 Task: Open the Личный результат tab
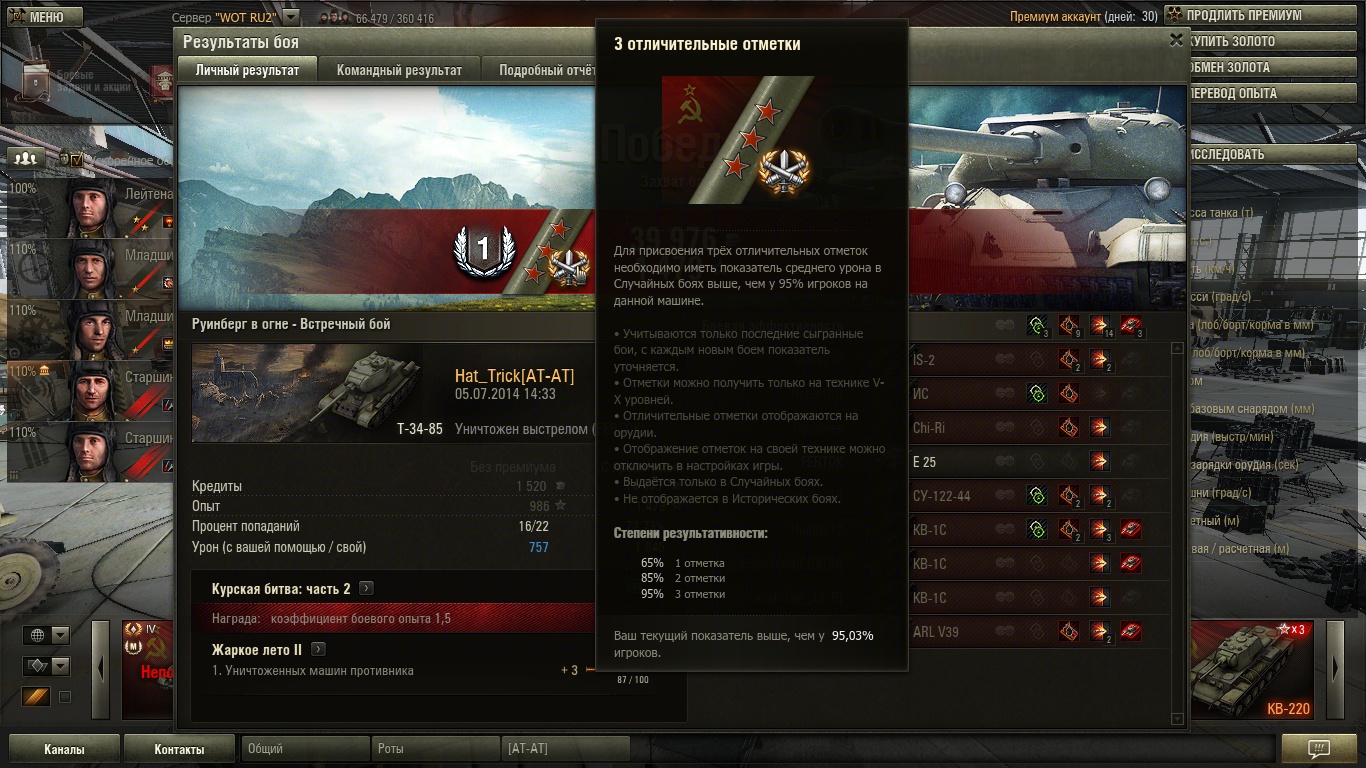[247, 70]
